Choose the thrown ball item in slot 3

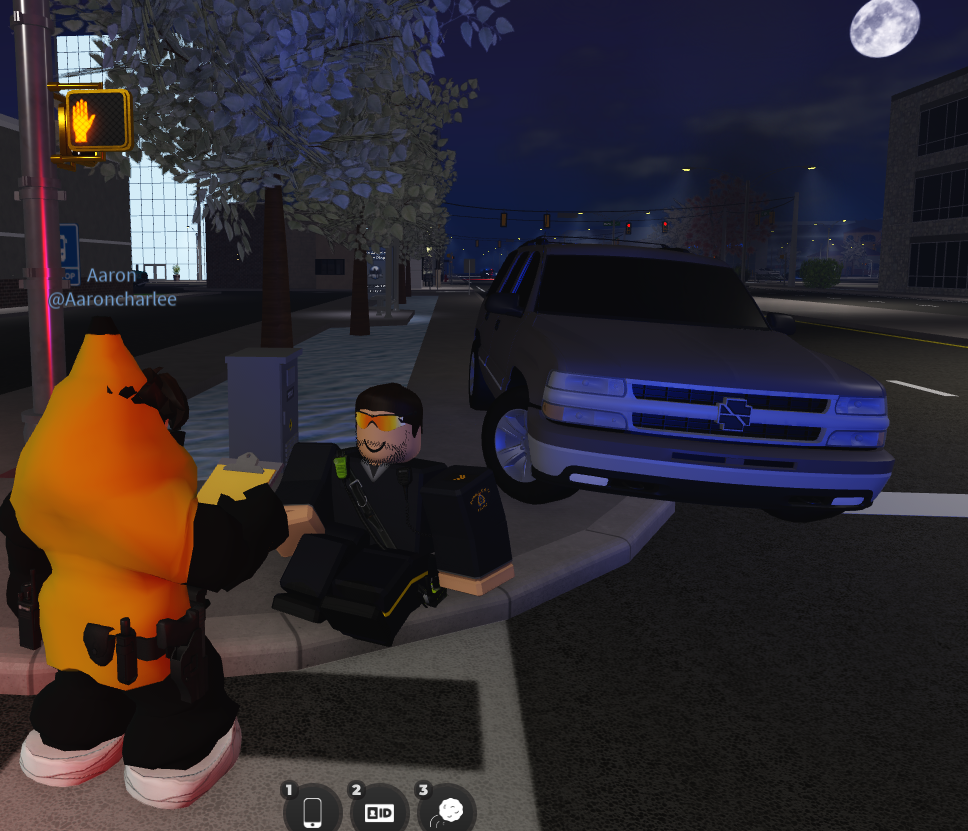tap(446, 811)
